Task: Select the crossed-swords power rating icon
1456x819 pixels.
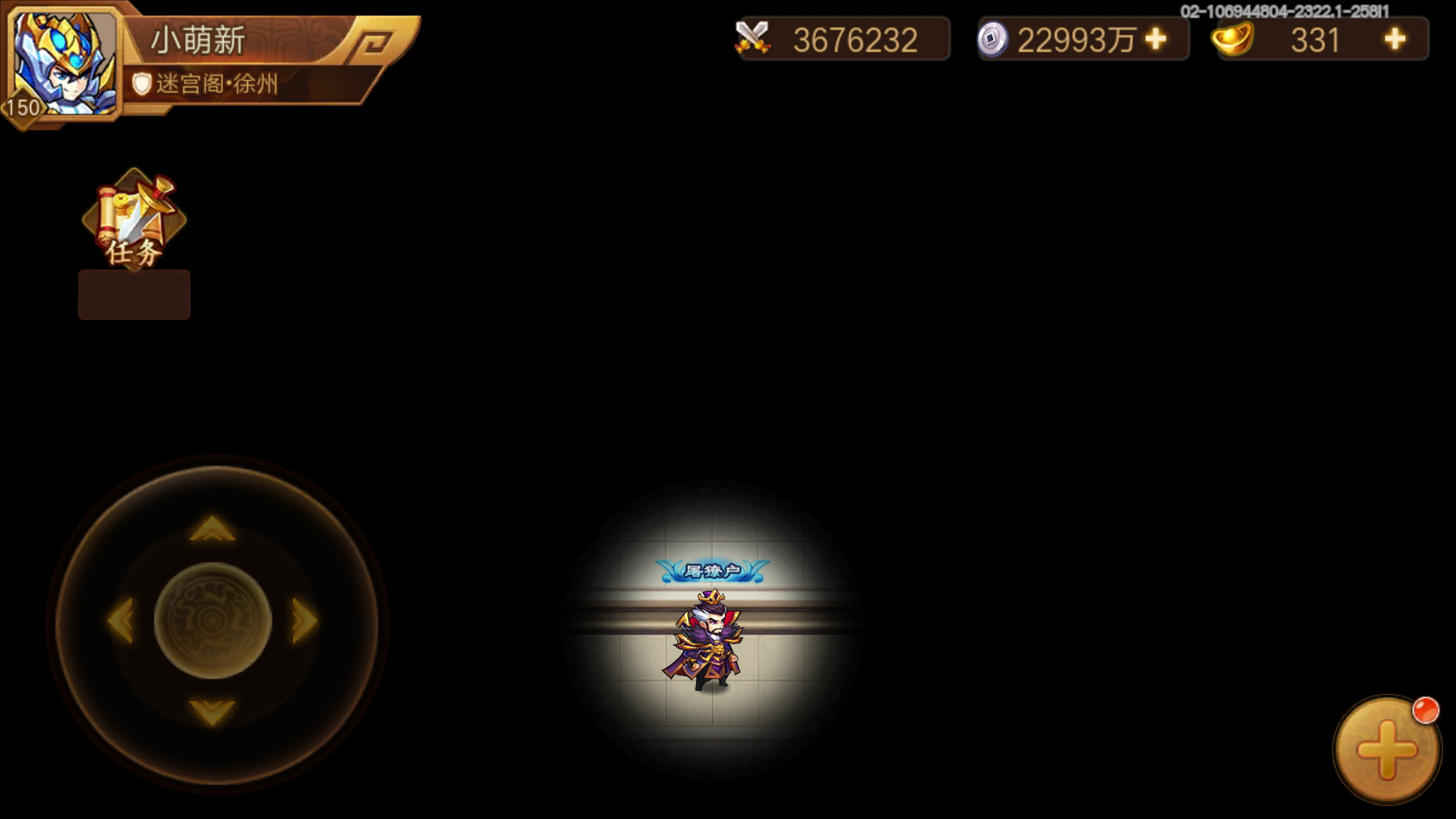Action: click(x=753, y=38)
